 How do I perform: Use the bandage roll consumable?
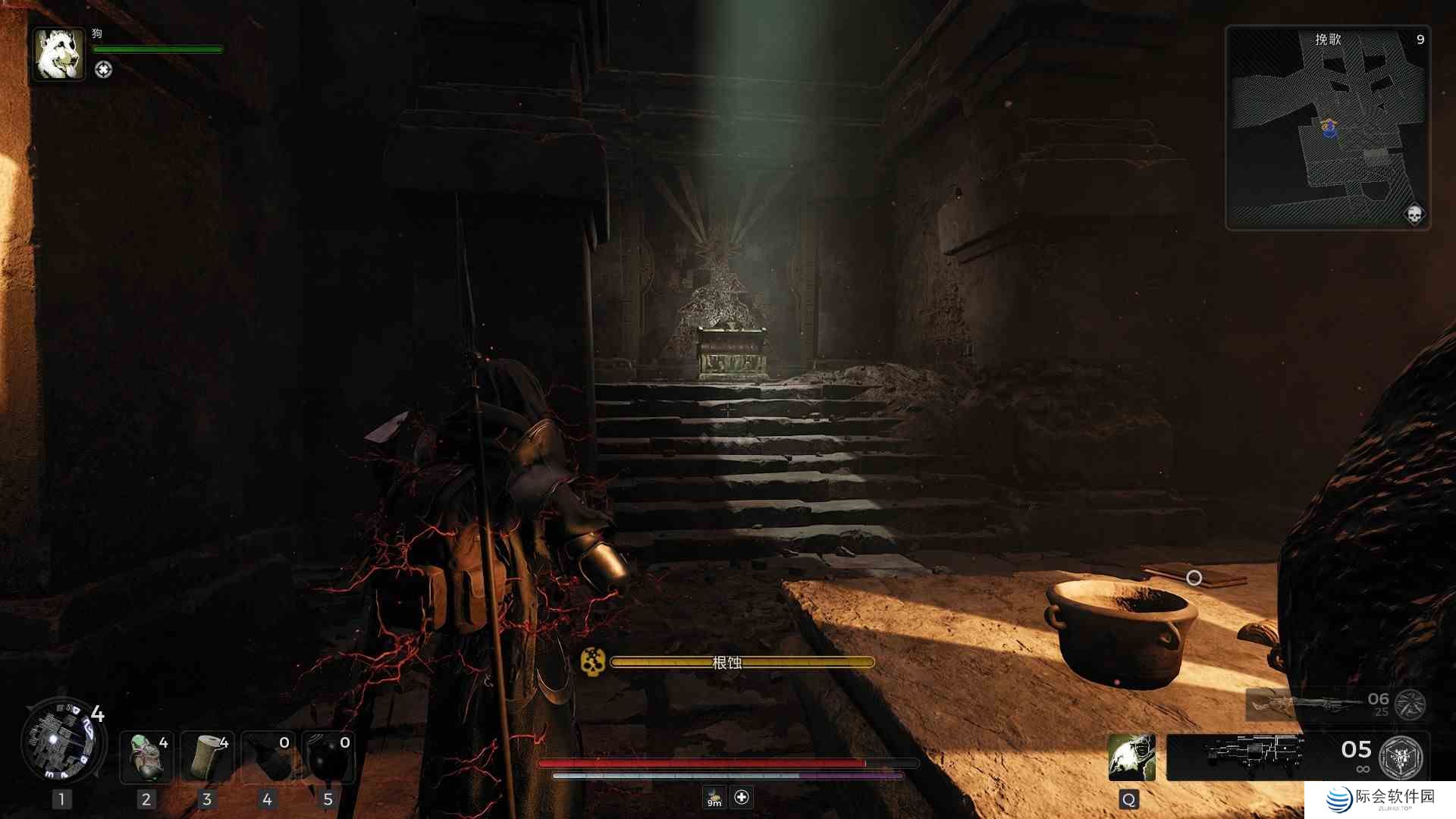207,756
